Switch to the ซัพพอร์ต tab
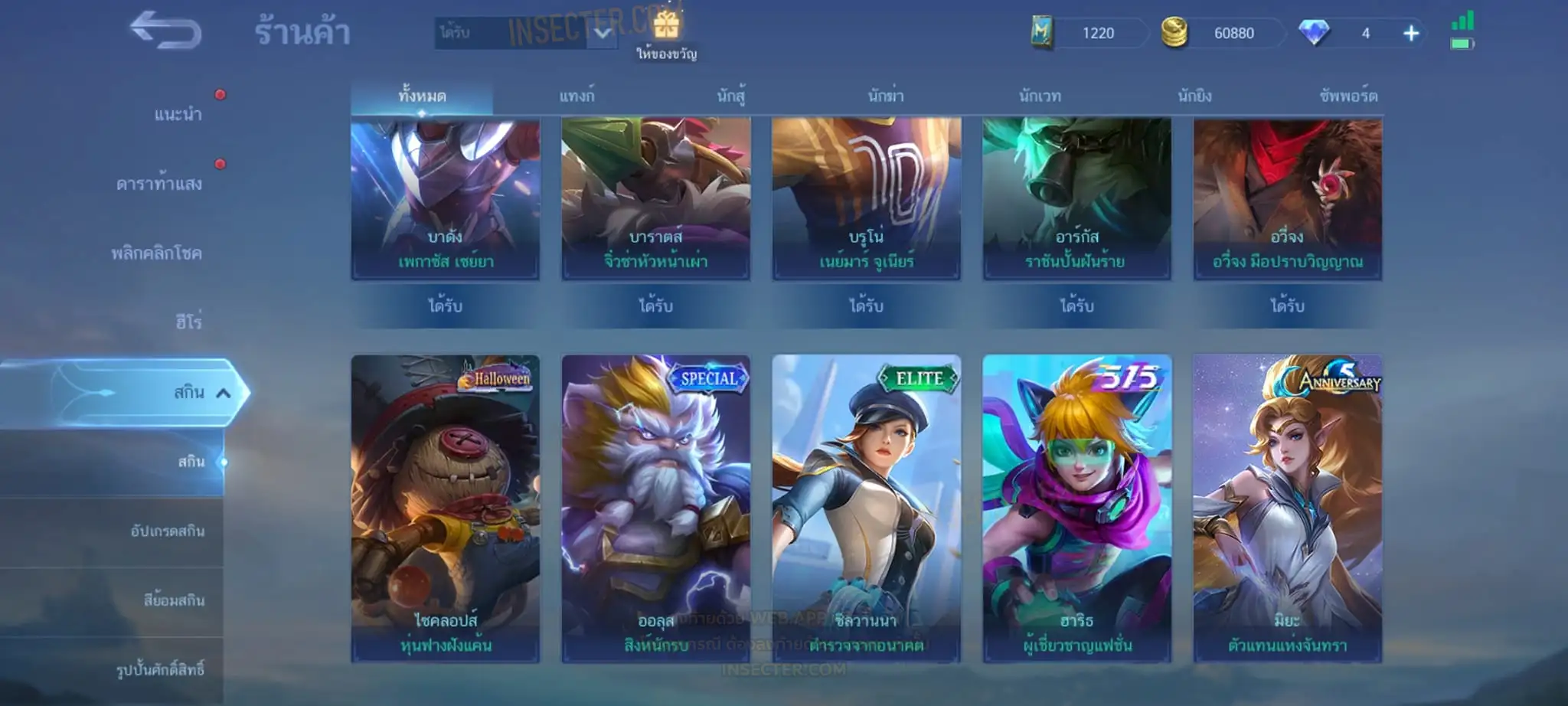Screen dimensions: 1568x706 pyautogui.click(x=1348, y=96)
